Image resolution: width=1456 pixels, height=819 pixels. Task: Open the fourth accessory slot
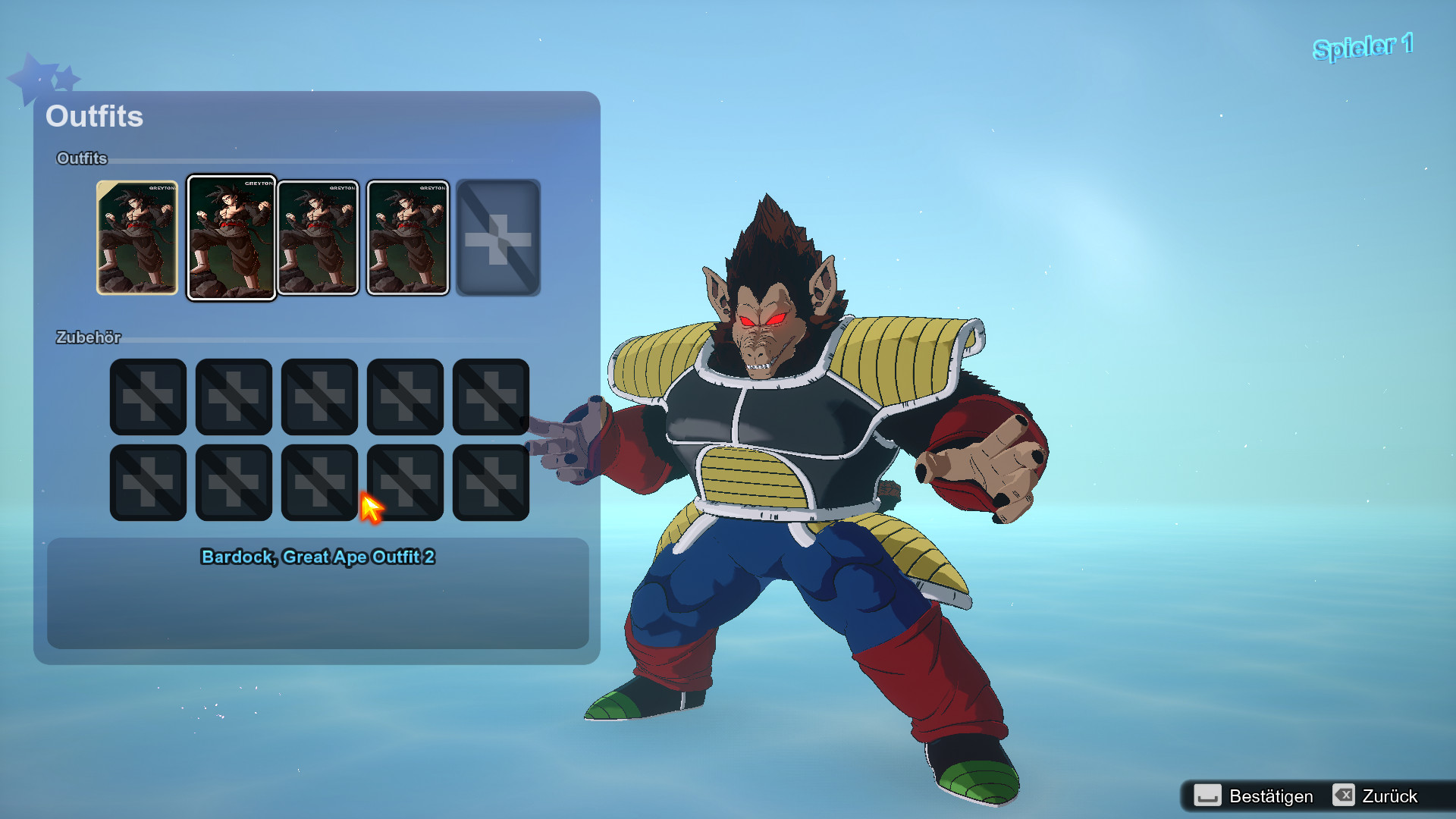[405, 396]
